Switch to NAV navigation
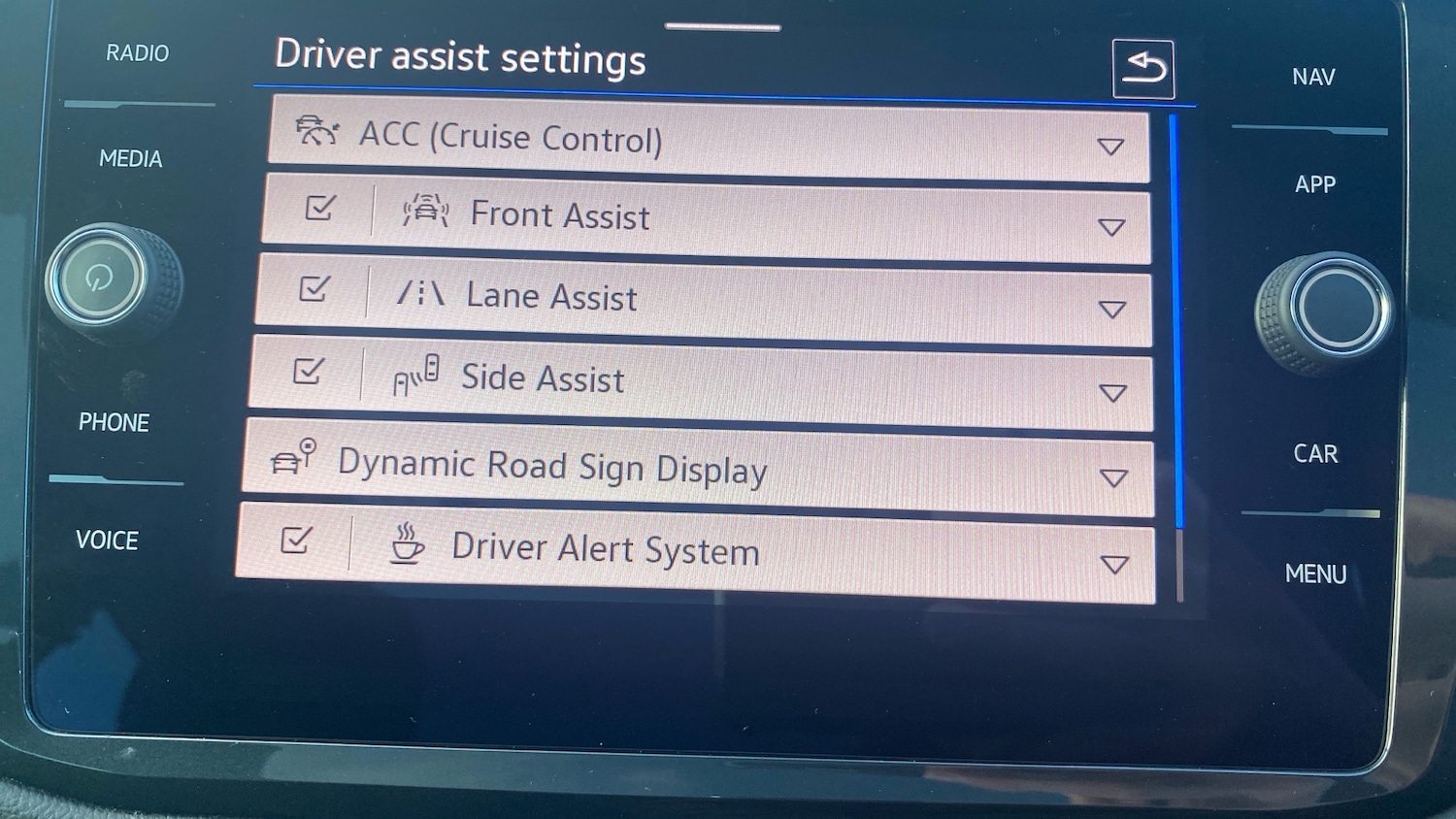The width and height of the screenshot is (1456, 819). coord(1313,77)
